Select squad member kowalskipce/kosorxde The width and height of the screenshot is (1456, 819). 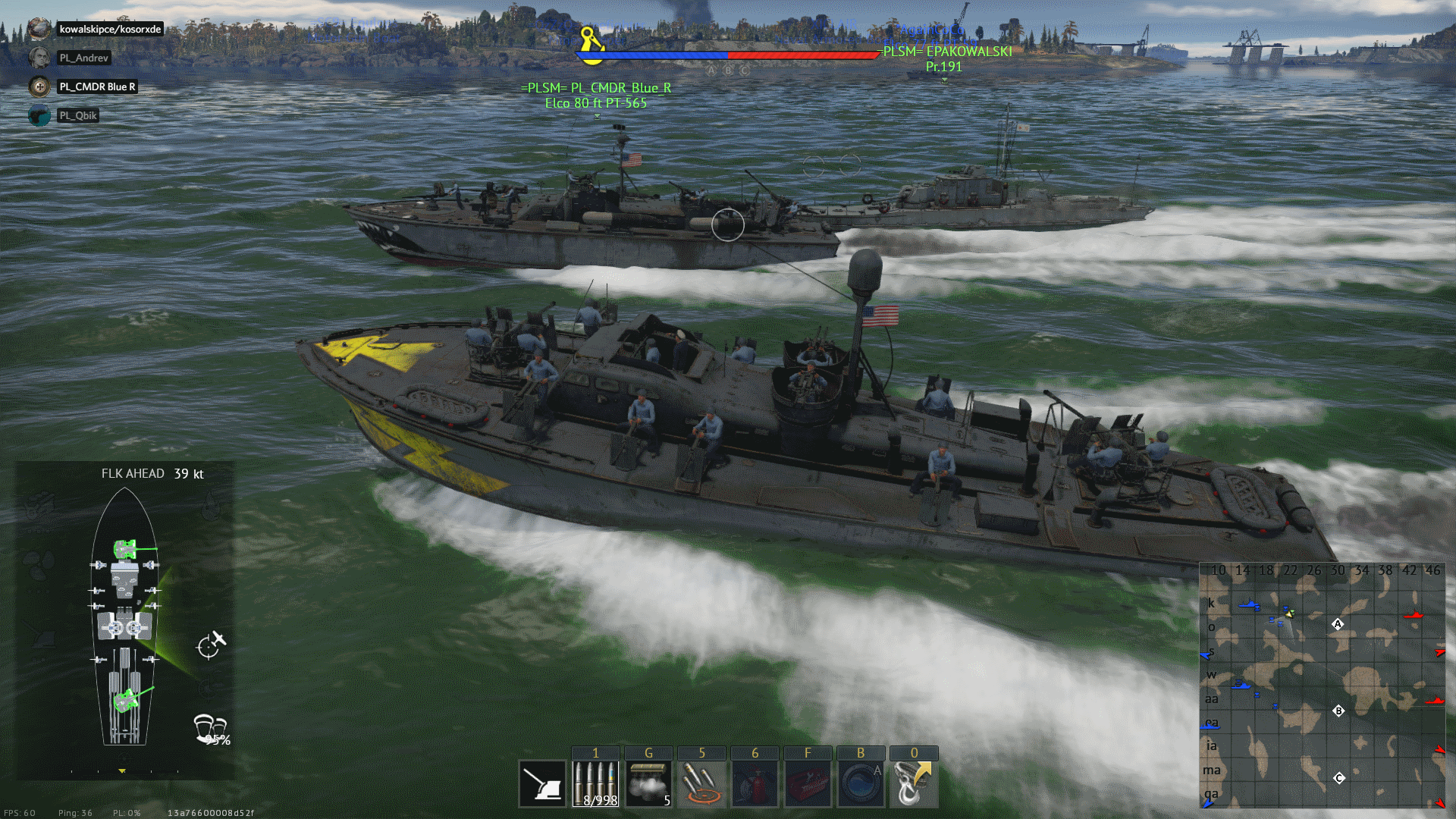pos(110,29)
